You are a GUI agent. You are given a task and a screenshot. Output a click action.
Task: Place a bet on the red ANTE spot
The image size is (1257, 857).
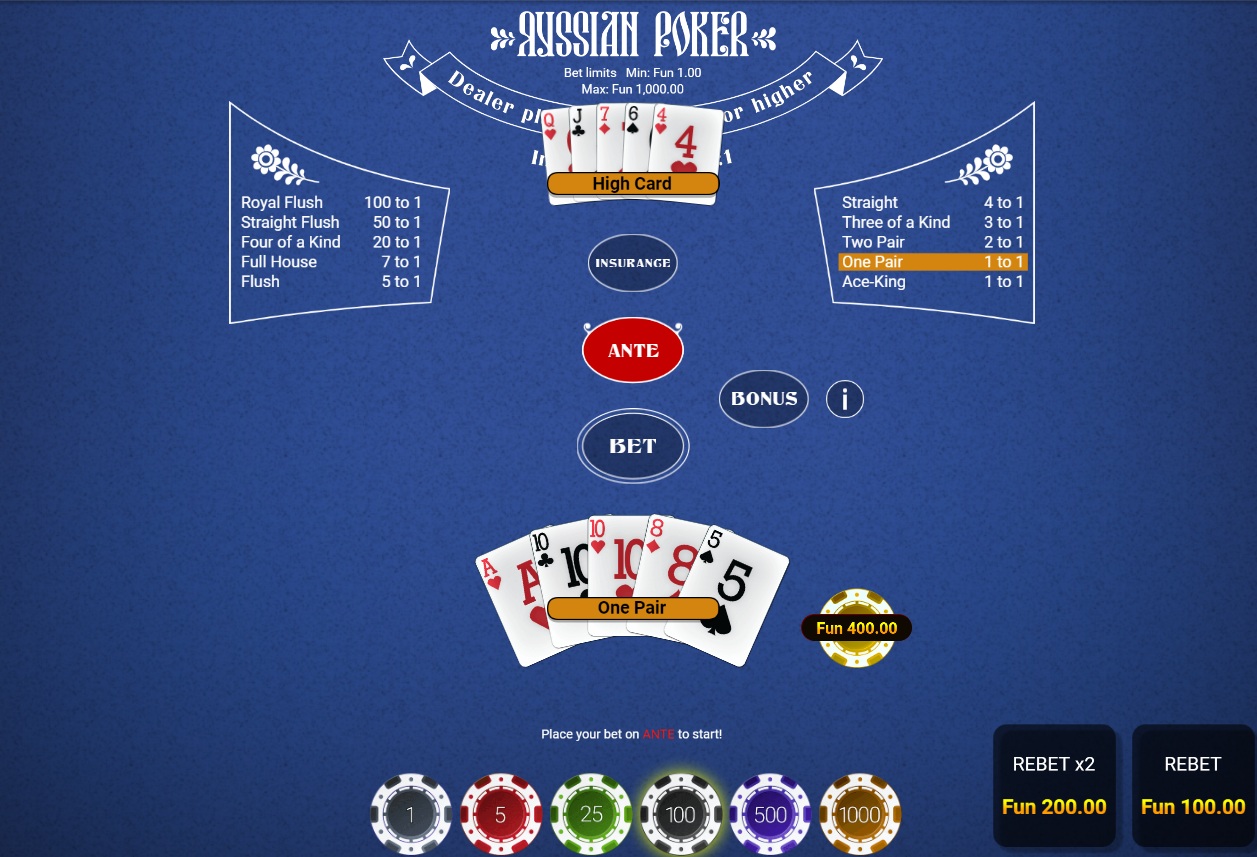pyautogui.click(x=633, y=350)
